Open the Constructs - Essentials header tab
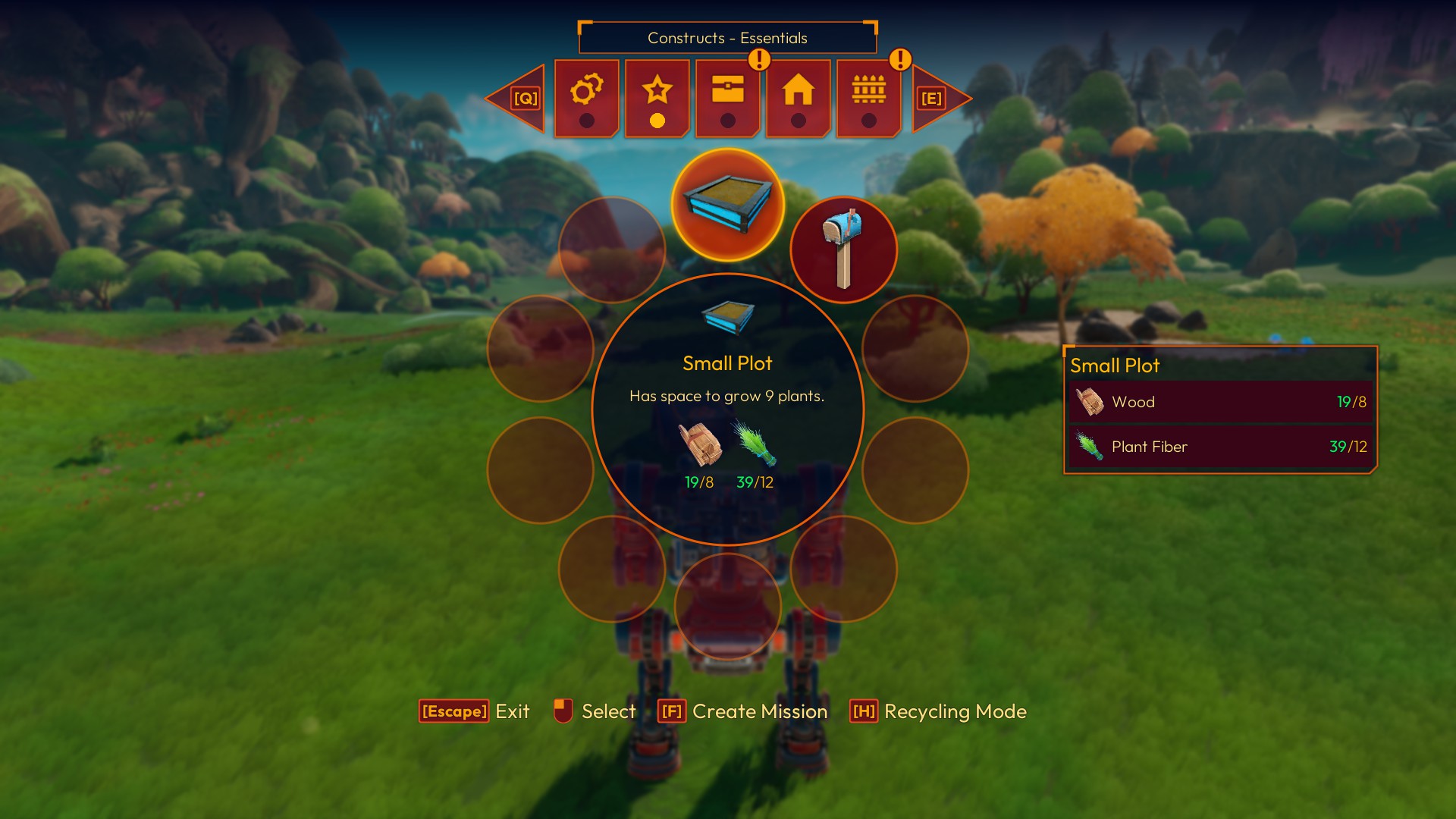The image size is (1456, 819). pyautogui.click(x=727, y=37)
